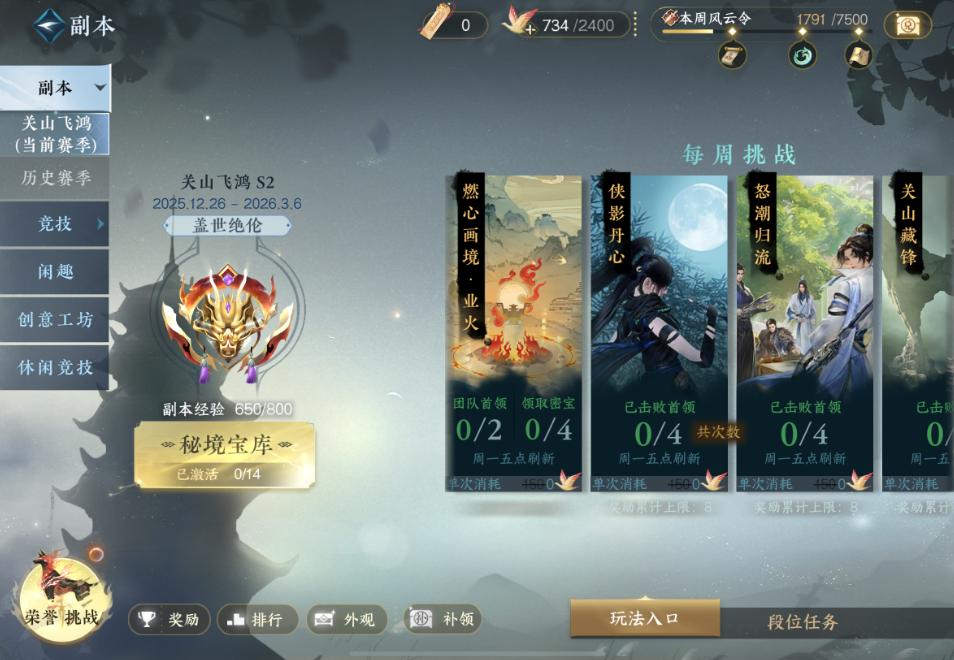Screen dimensions: 954x660
Task: Open the 外观 appearance menu
Action: 346,620
